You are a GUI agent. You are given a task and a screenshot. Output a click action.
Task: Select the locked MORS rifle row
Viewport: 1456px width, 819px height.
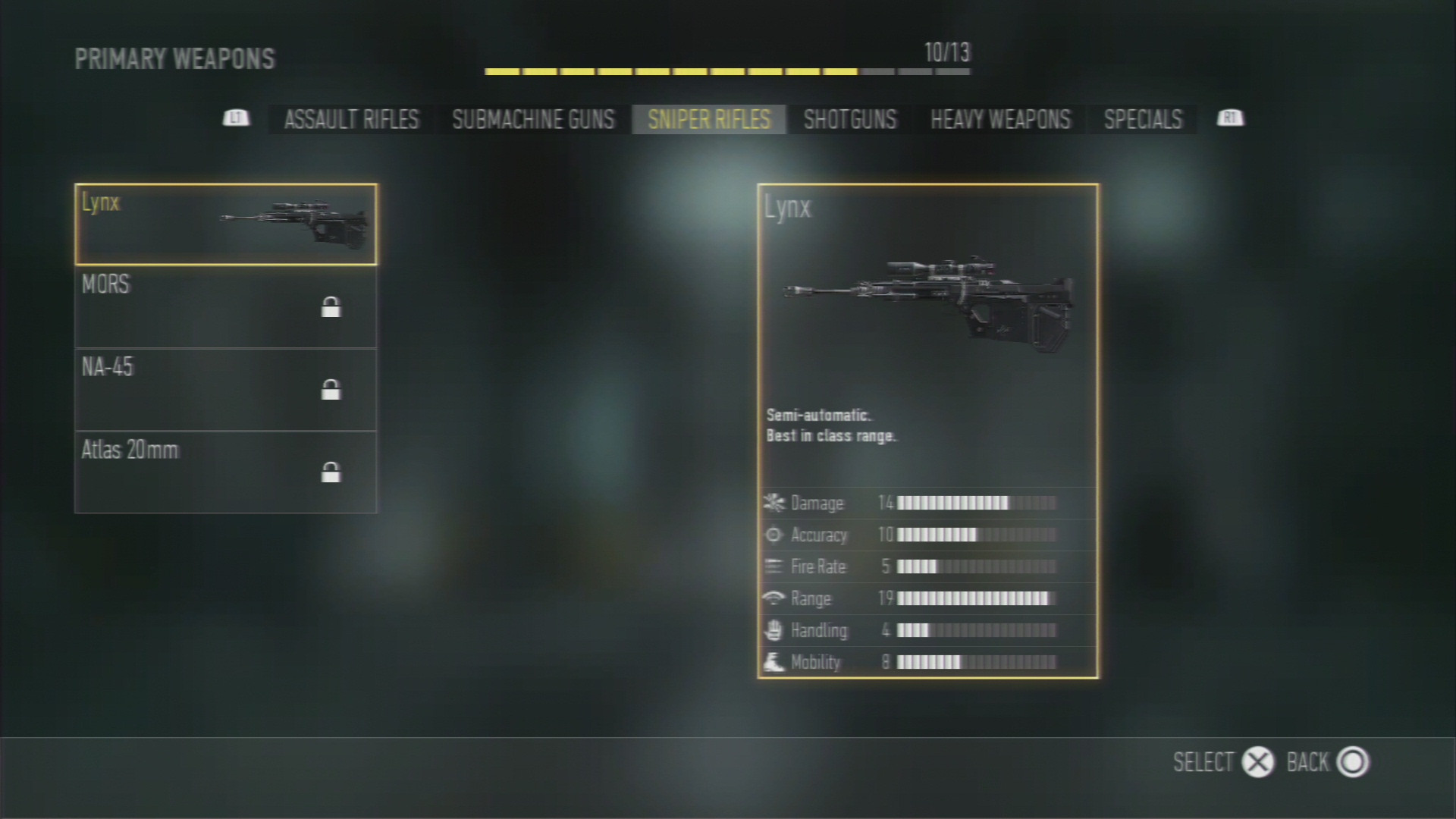click(x=225, y=307)
